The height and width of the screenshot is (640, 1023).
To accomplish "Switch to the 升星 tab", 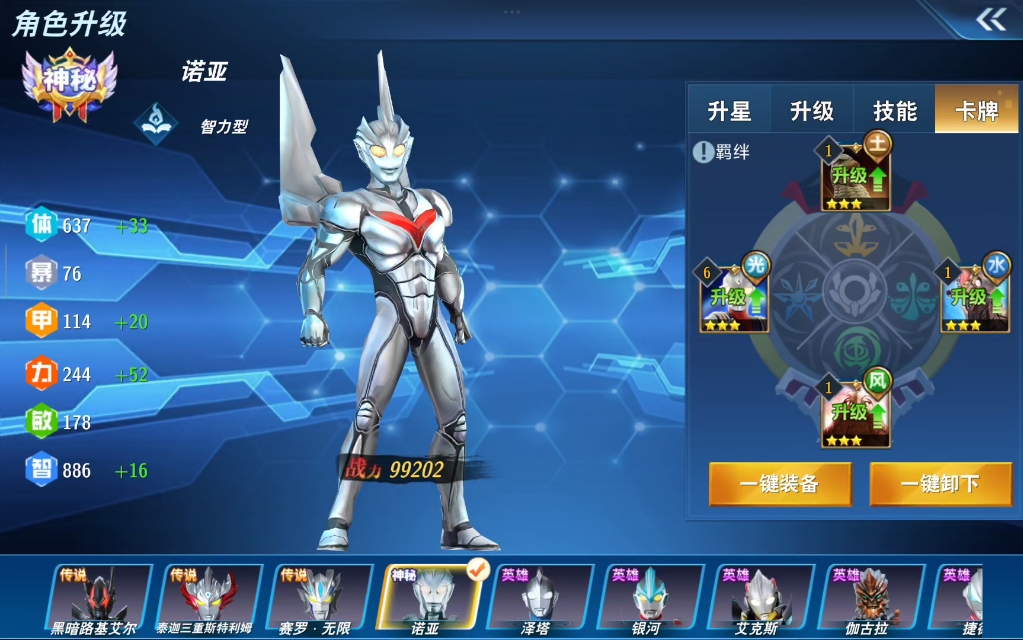I will pos(729,110).
